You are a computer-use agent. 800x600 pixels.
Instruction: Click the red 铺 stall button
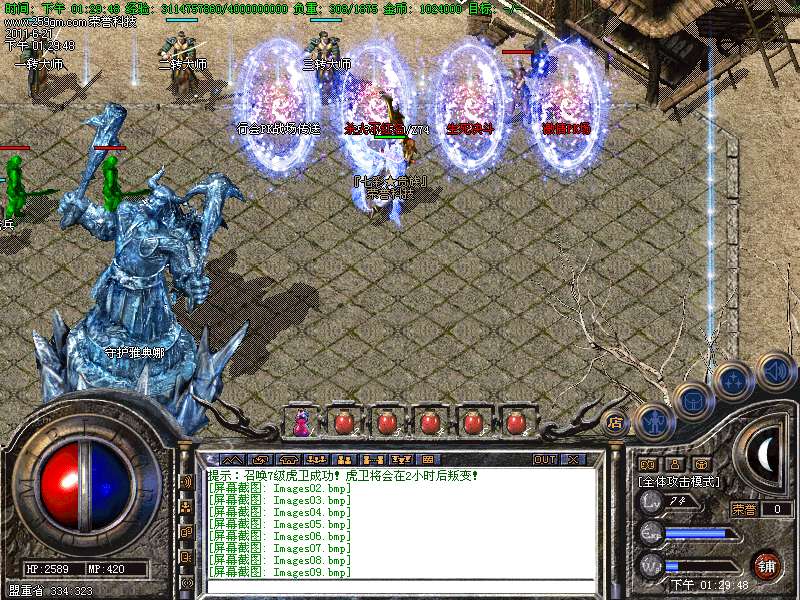[766, 565]
